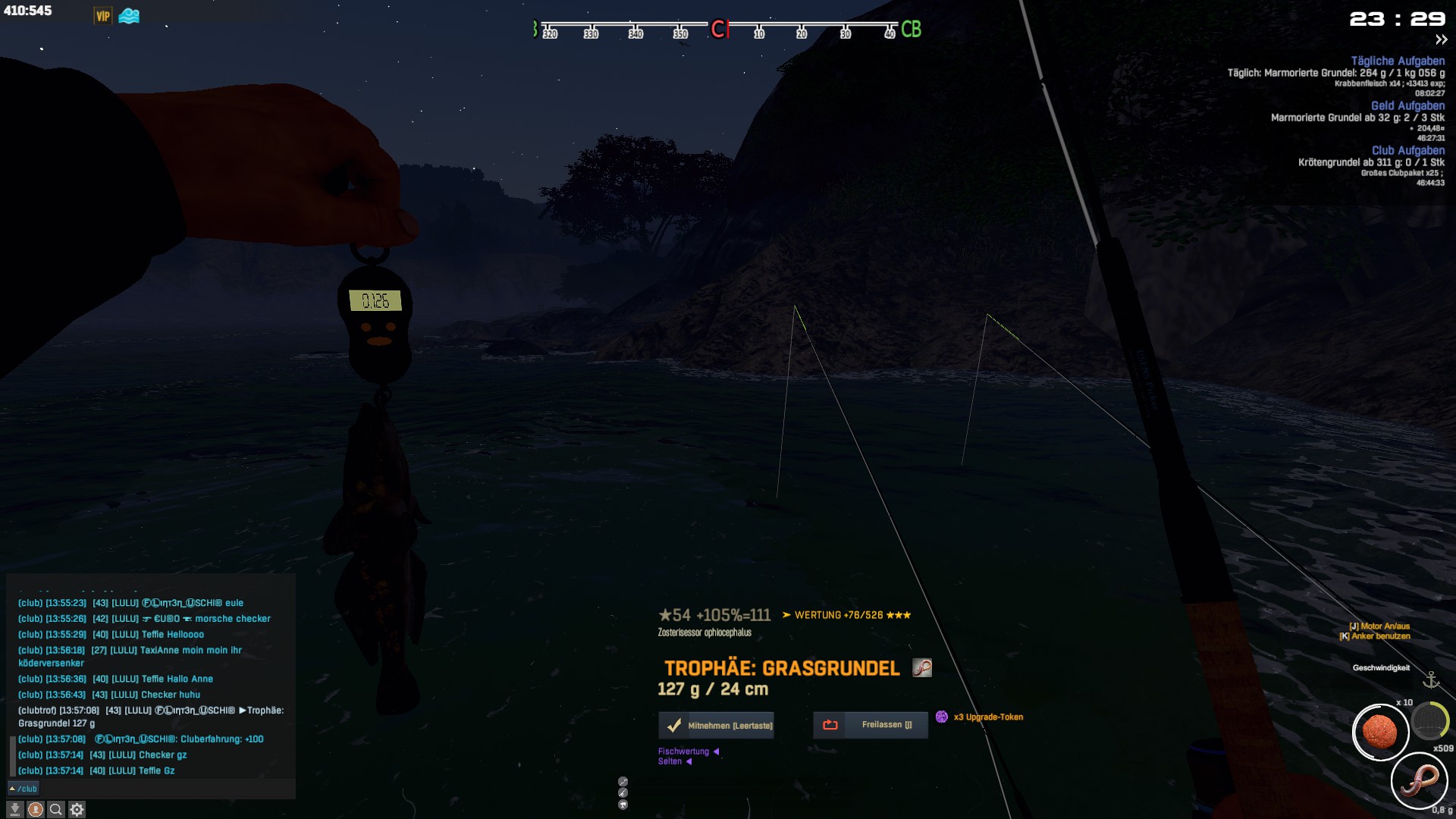
Task: Open the Geld Aufgaben task heading
Action: point(1407,105)
